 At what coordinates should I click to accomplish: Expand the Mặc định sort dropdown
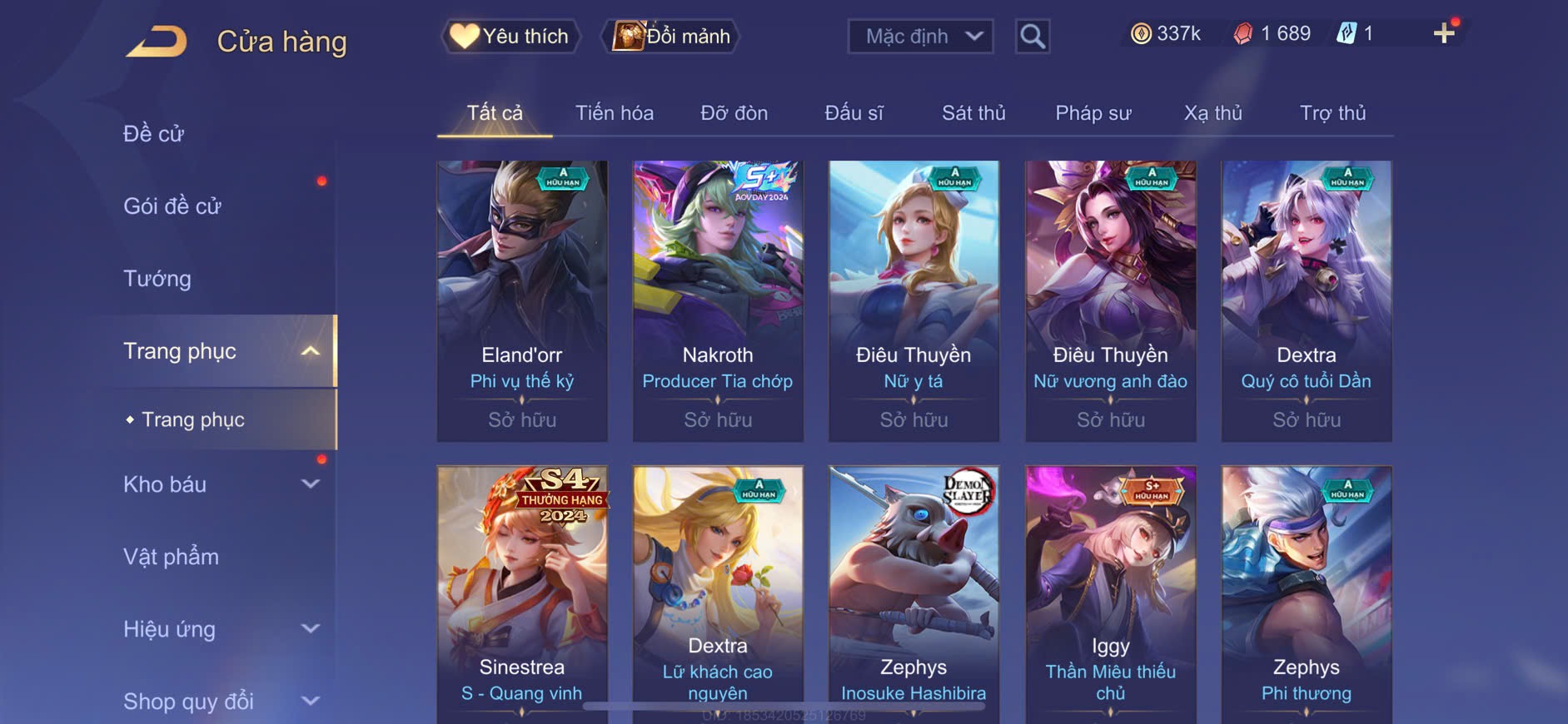(x=920, y=37)
